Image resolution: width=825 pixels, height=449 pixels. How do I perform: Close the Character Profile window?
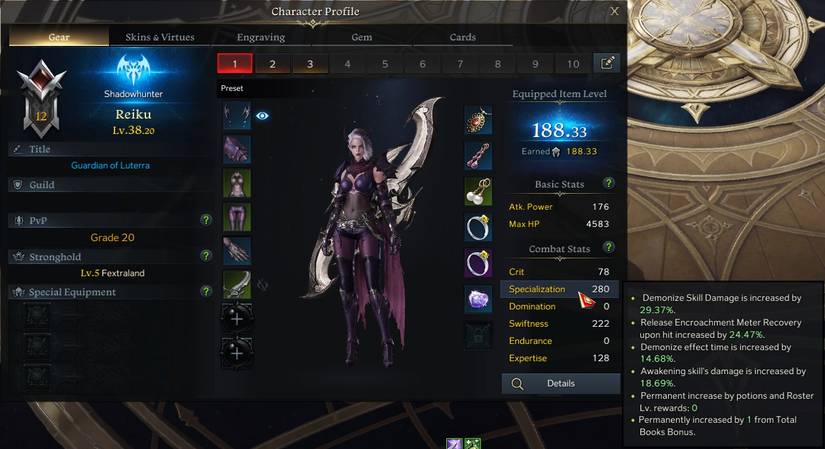614,12
